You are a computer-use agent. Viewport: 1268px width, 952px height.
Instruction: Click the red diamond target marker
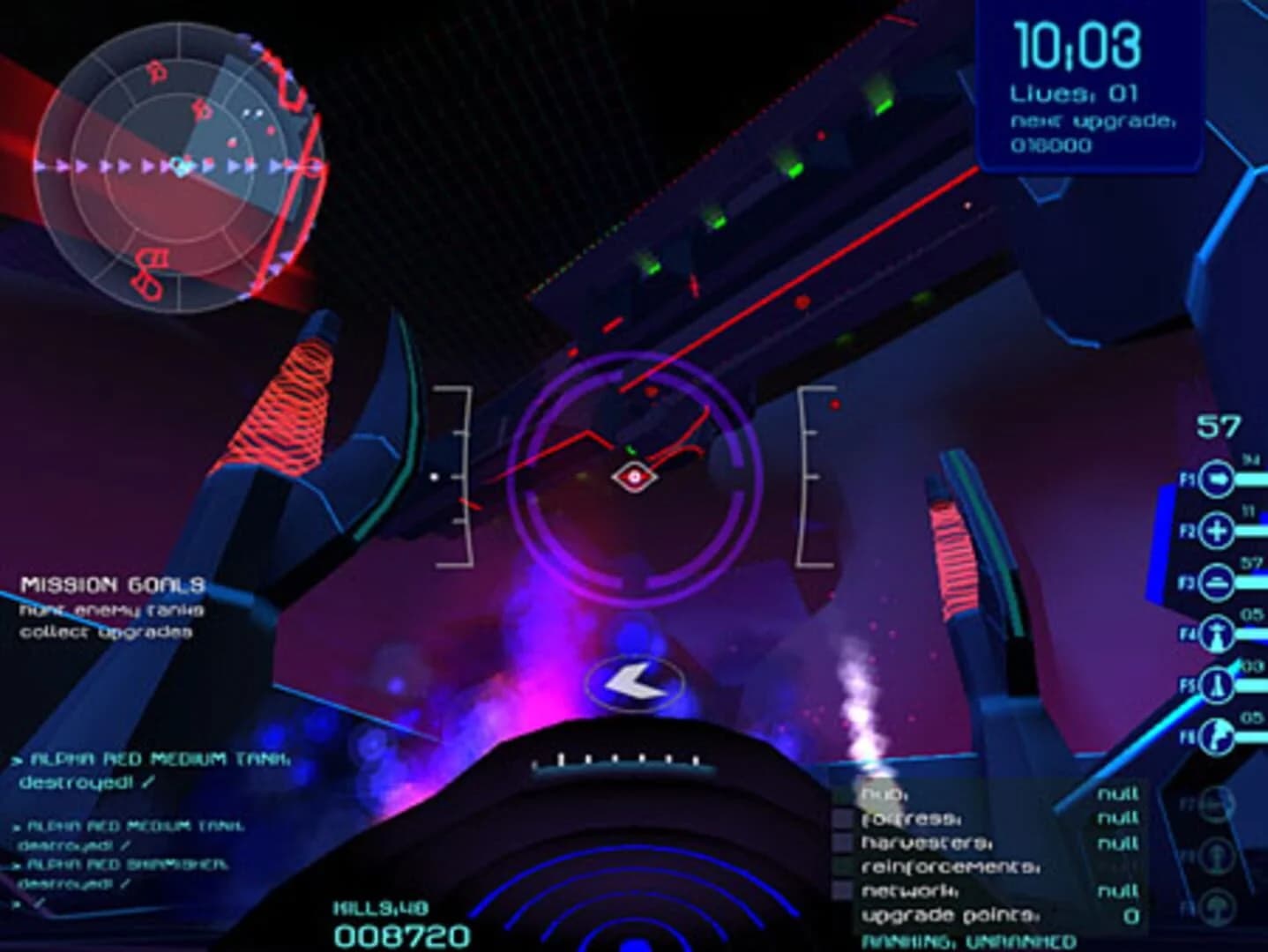[638, 476]
